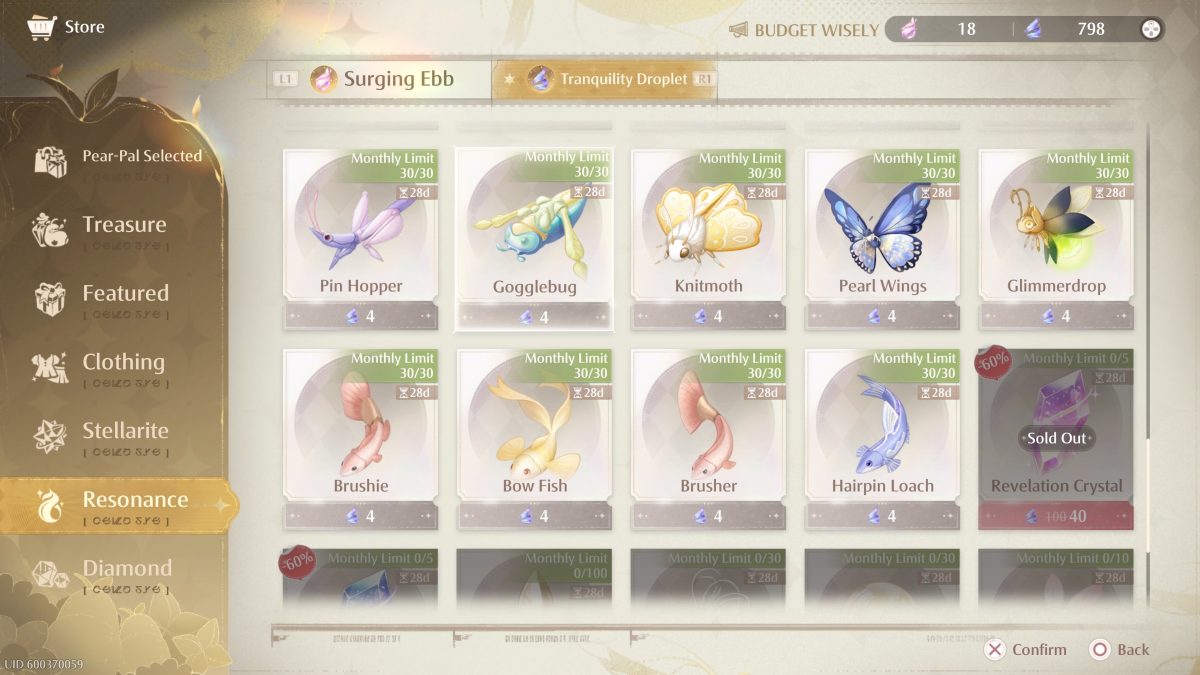Switch to the Surging Ebb tab
The height and width of the screenshot is (675, 1200).
381,80
